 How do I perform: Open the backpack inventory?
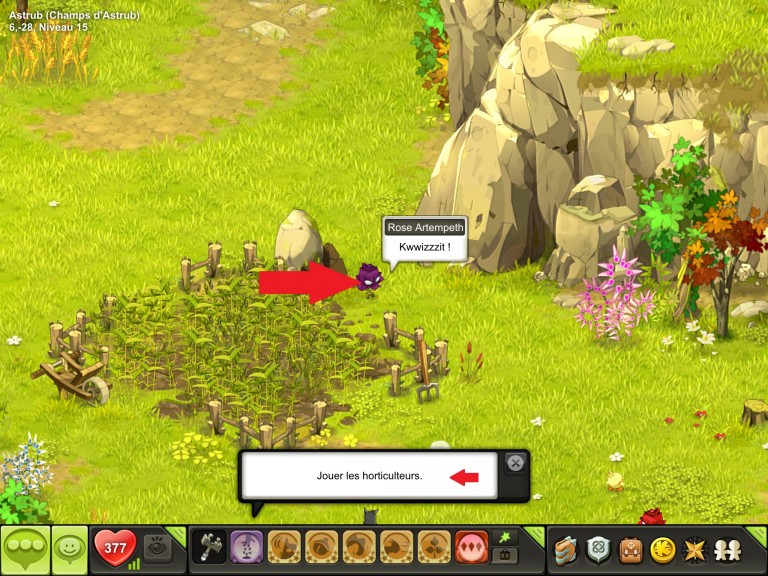click(630, 549)
